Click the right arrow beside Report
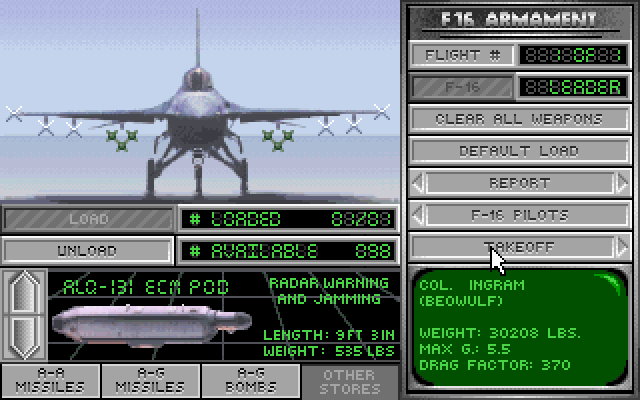This screenshot has height=400, width=640. point(623,183)
